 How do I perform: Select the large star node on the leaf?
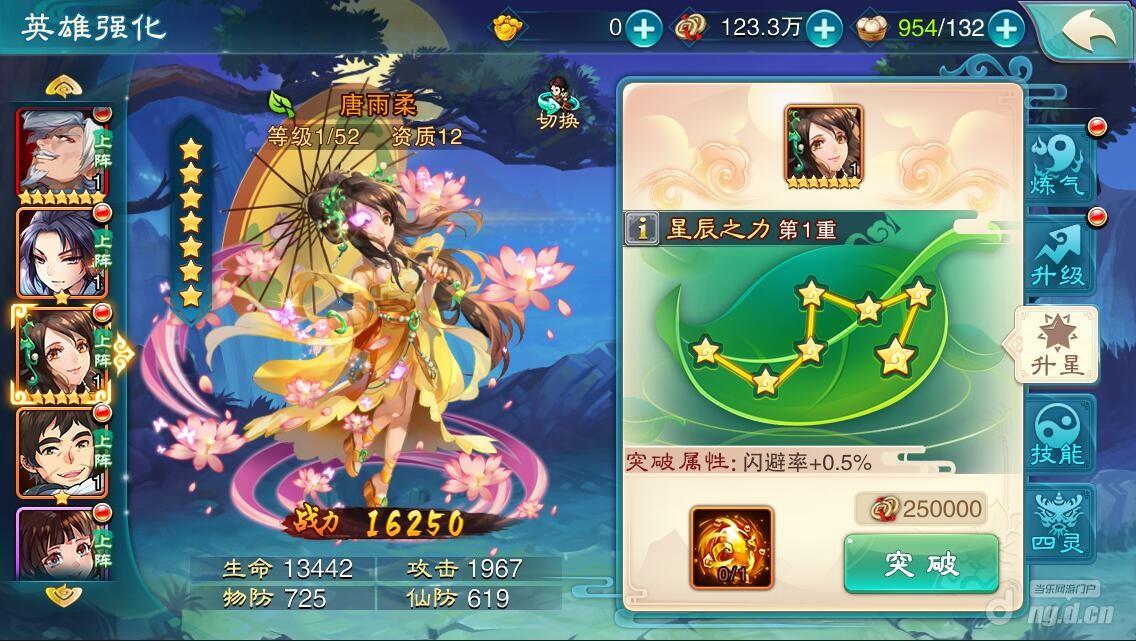893,355
